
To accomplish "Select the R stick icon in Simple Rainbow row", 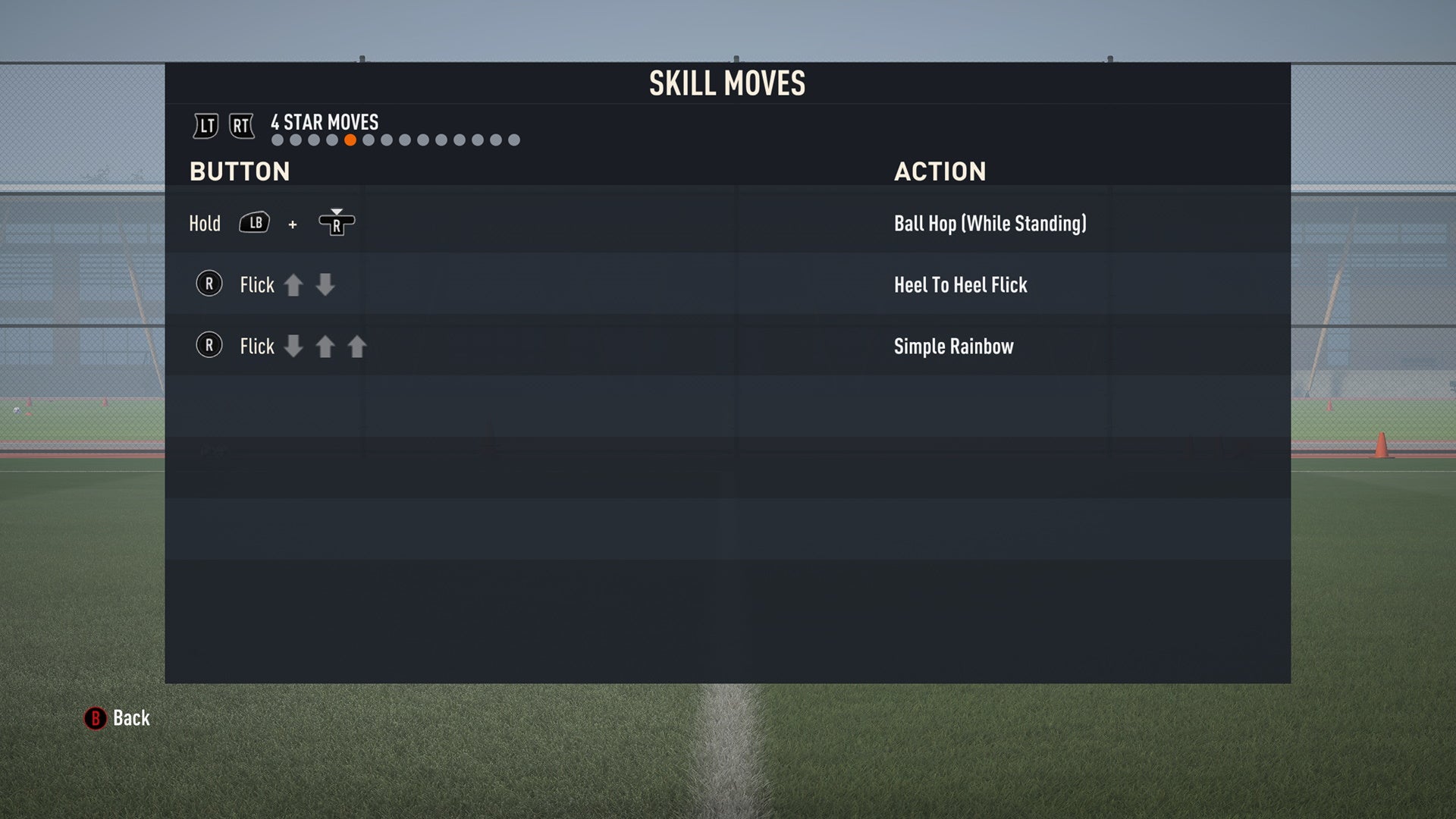I will 209,346.
